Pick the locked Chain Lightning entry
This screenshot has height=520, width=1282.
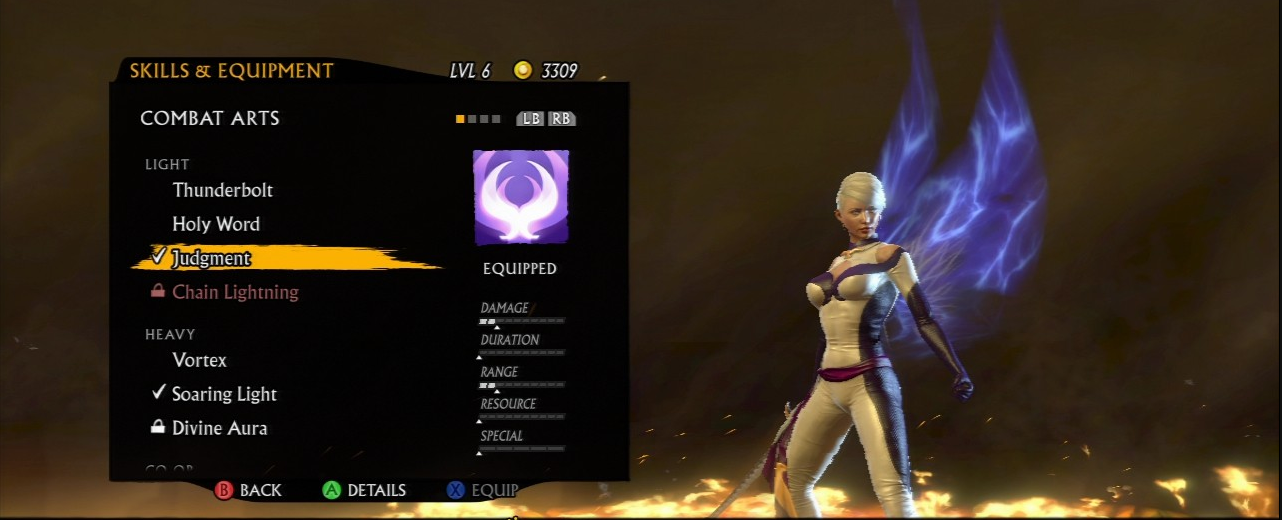click(x=235, y=292)
